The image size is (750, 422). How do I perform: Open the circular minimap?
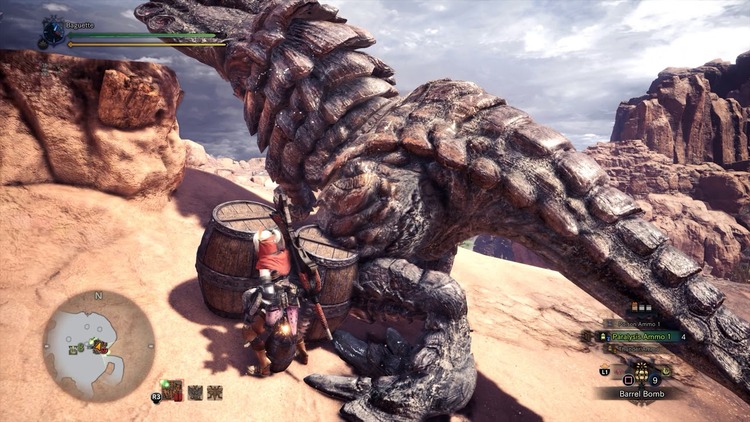[98, 346]
